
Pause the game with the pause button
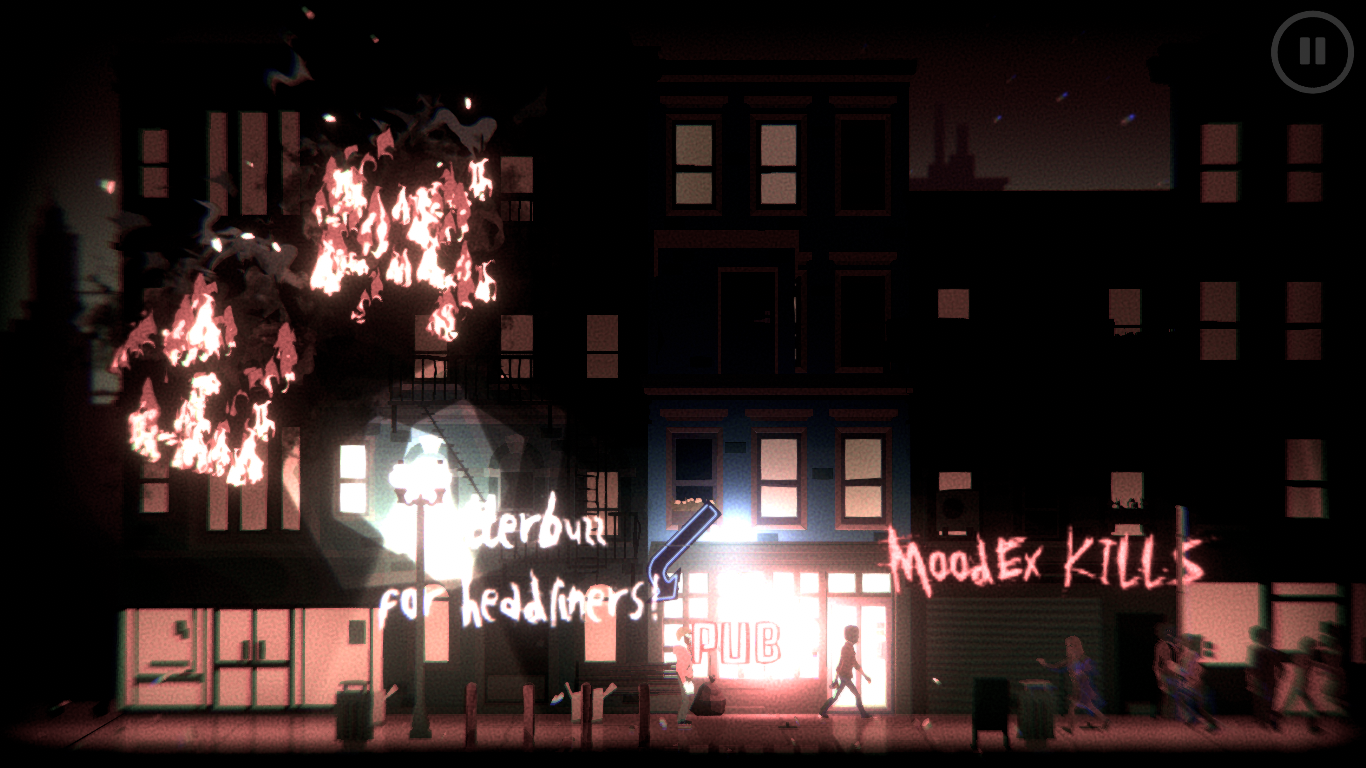tap(1312, 52)
